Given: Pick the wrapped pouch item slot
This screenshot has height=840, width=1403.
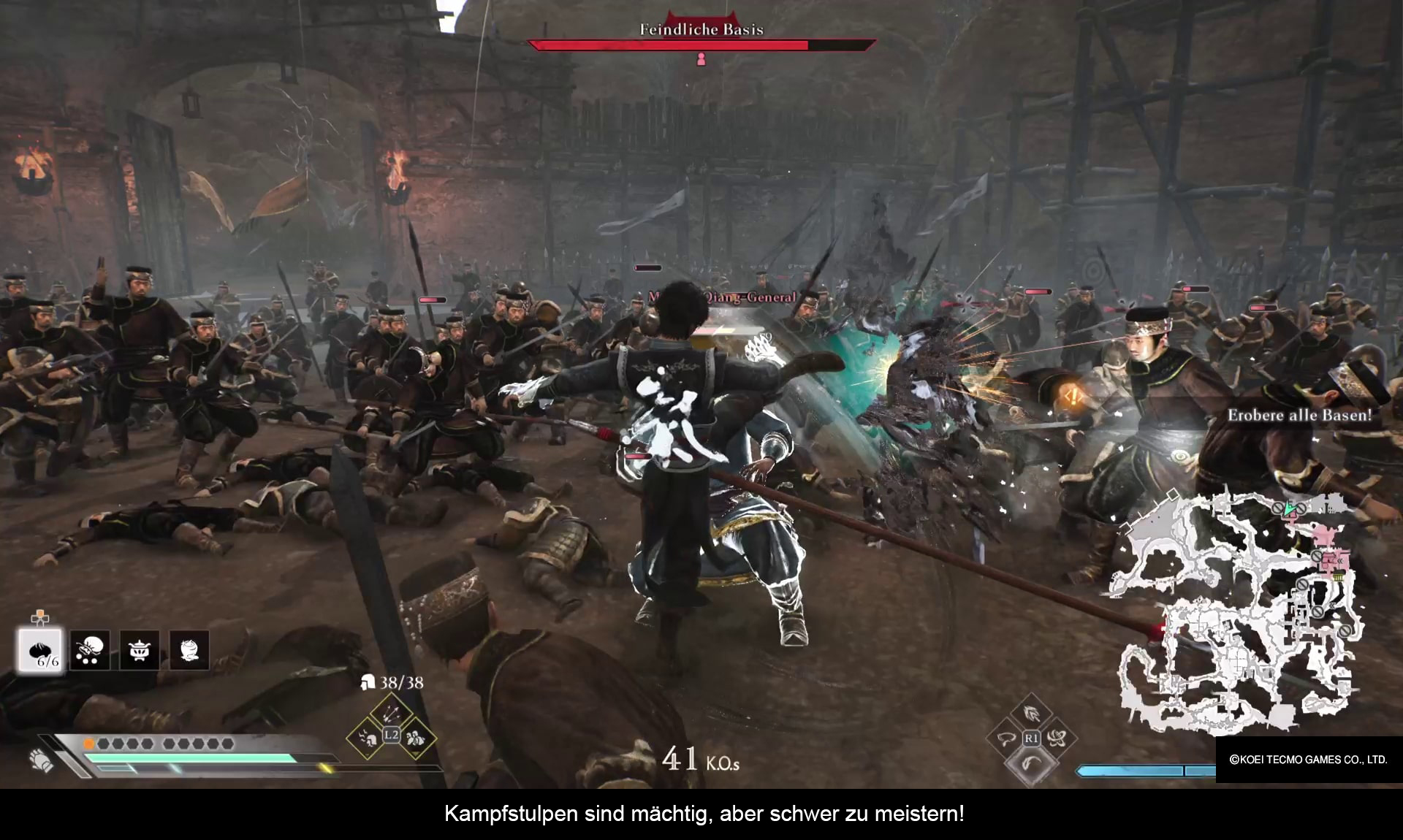Looking at the screenshot, I should (189, 649).
